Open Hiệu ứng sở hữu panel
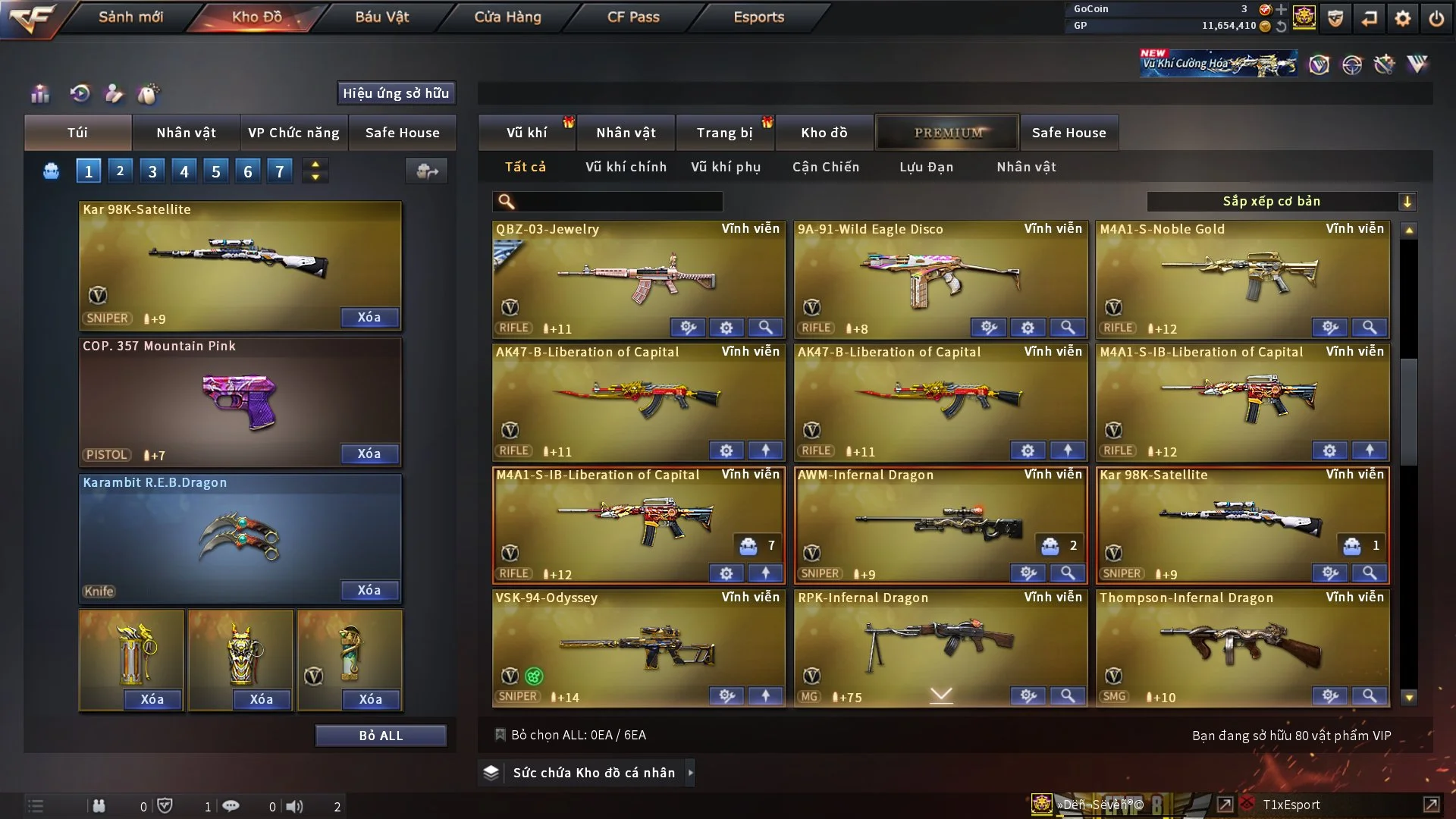Screen dimensions: 1456x819 (x=396, y=93)
